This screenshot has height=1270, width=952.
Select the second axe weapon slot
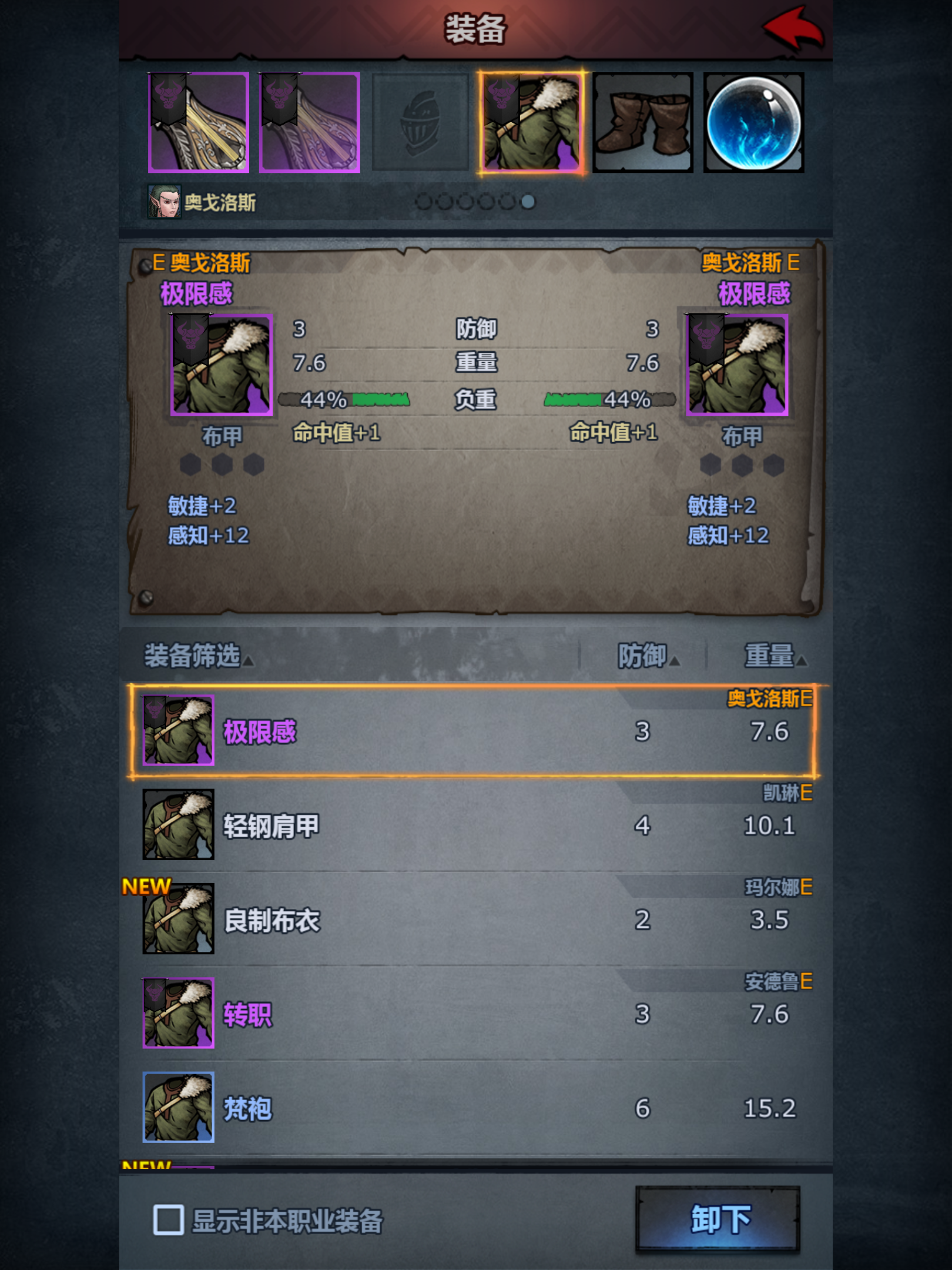pyautogui.click(x=310, y=122)
